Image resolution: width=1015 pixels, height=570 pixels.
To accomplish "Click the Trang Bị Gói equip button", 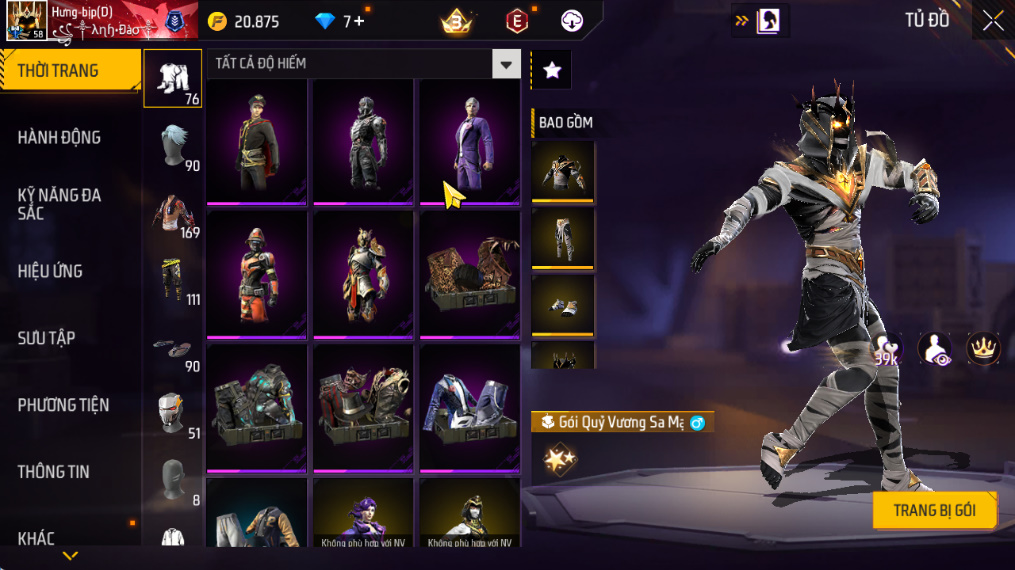I will pos(934,510).
